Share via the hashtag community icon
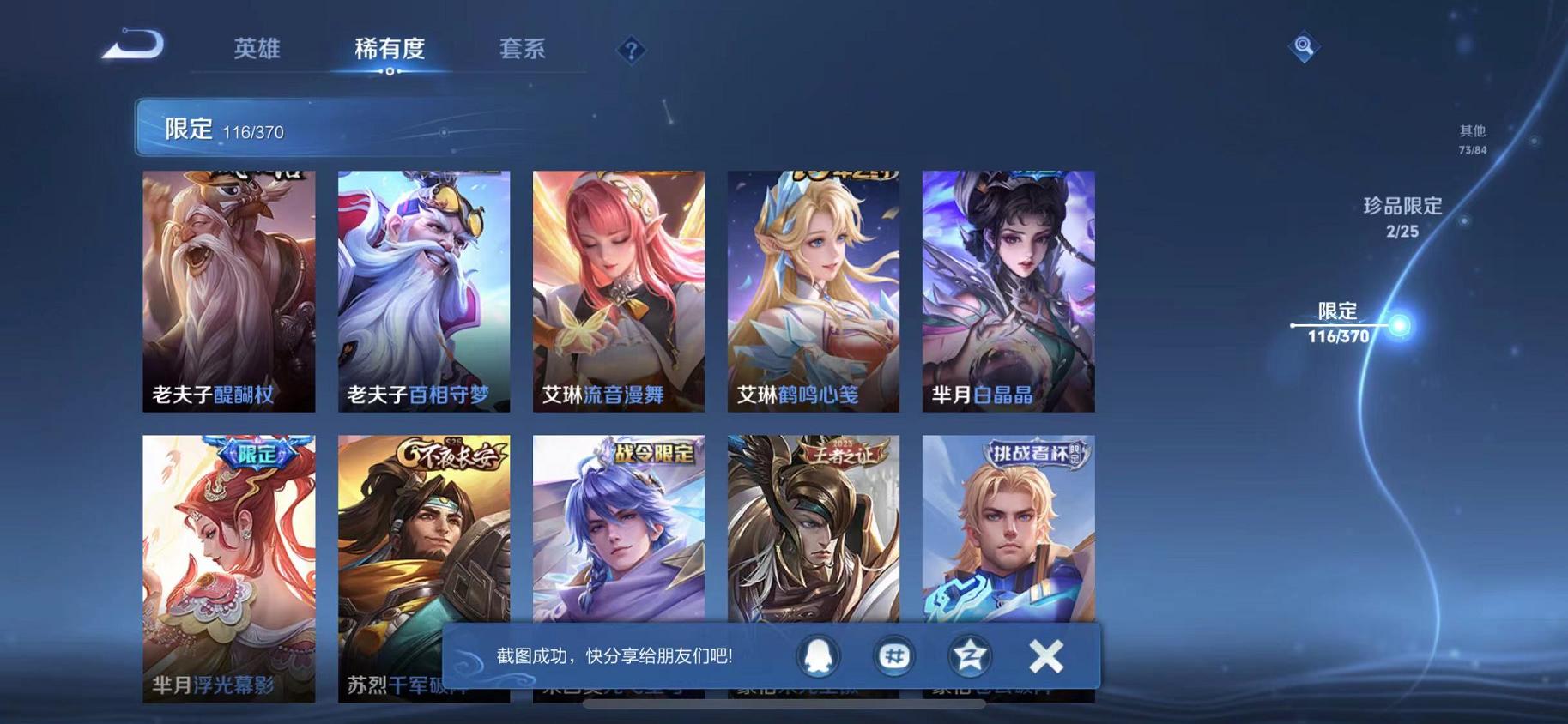 894,655
